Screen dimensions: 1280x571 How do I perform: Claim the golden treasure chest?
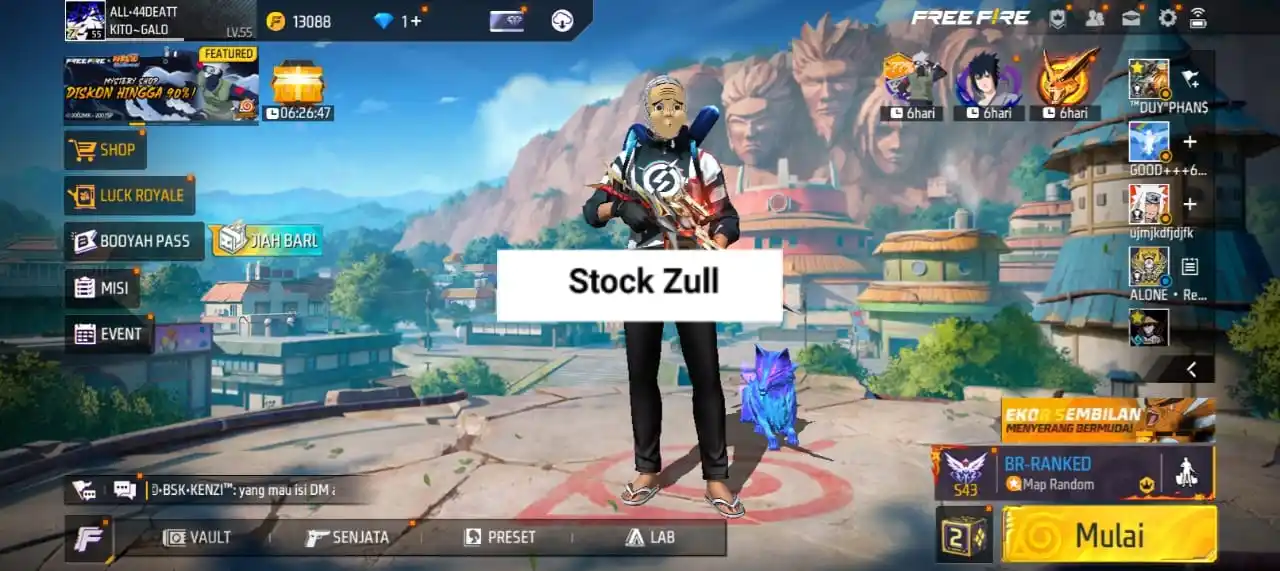(x=297, y=82)
